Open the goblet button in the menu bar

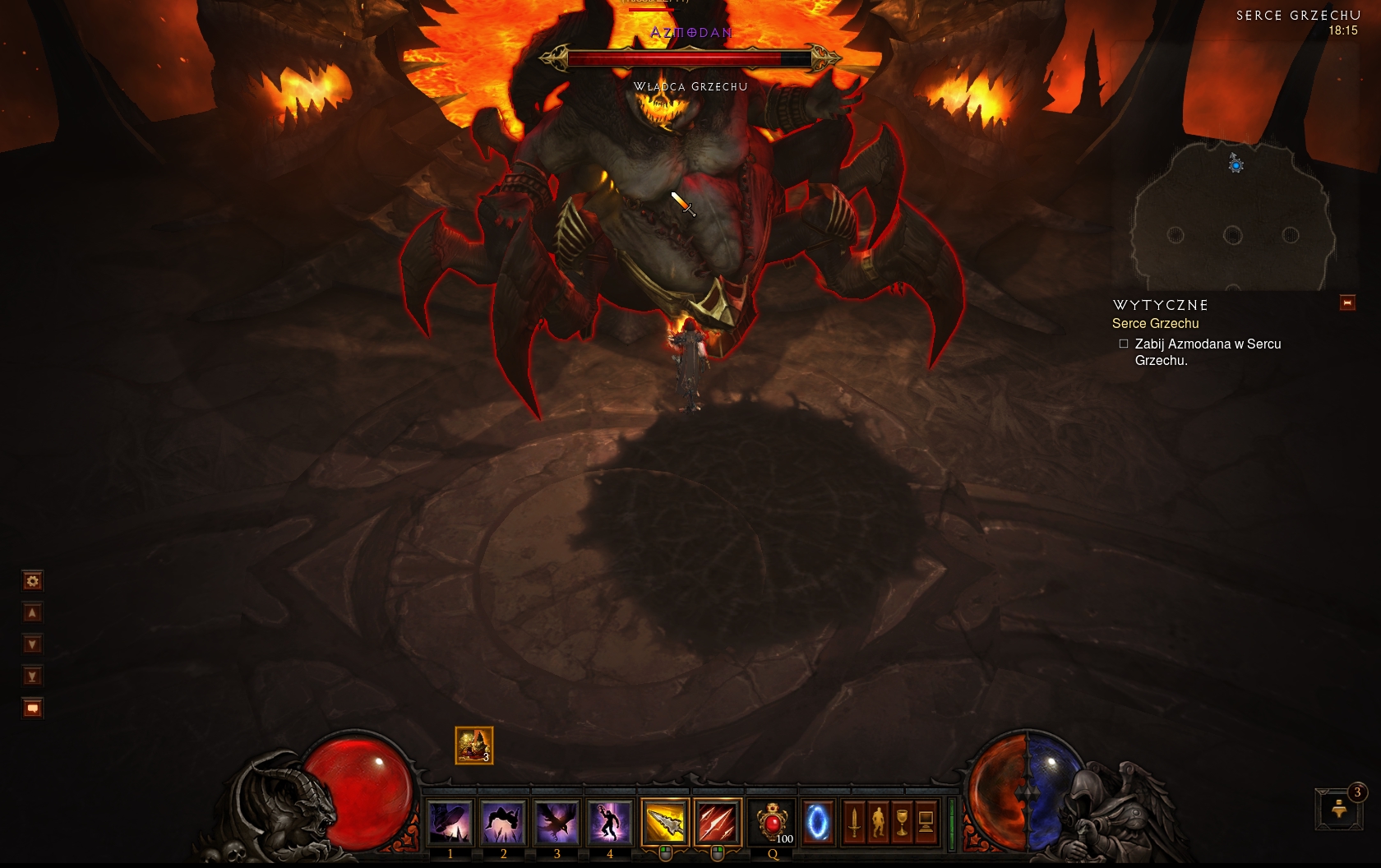pyautogui.click(x=902, y=822)
